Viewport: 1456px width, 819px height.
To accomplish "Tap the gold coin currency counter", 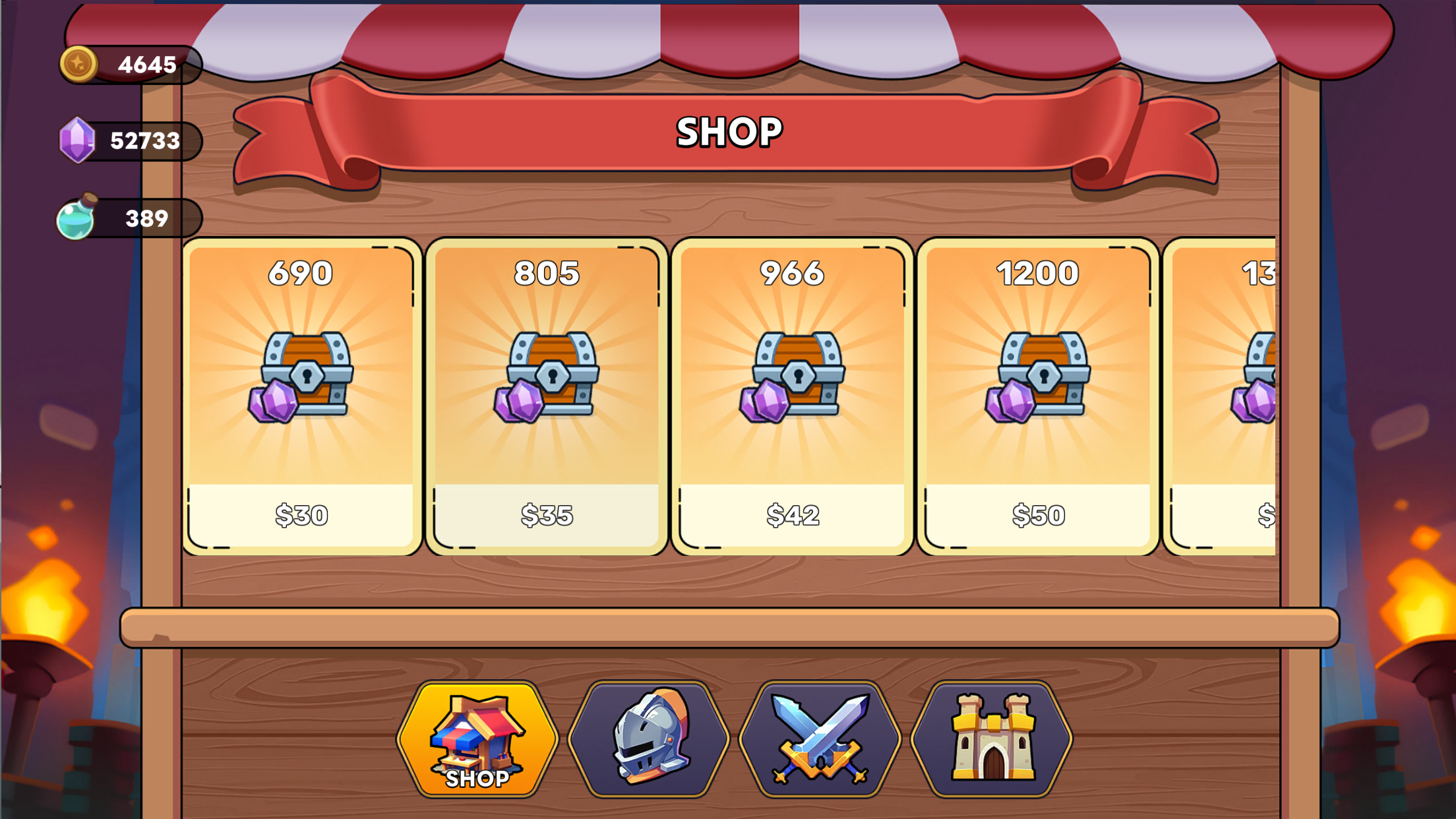I will pyautogui.click(x=131, y=65).
